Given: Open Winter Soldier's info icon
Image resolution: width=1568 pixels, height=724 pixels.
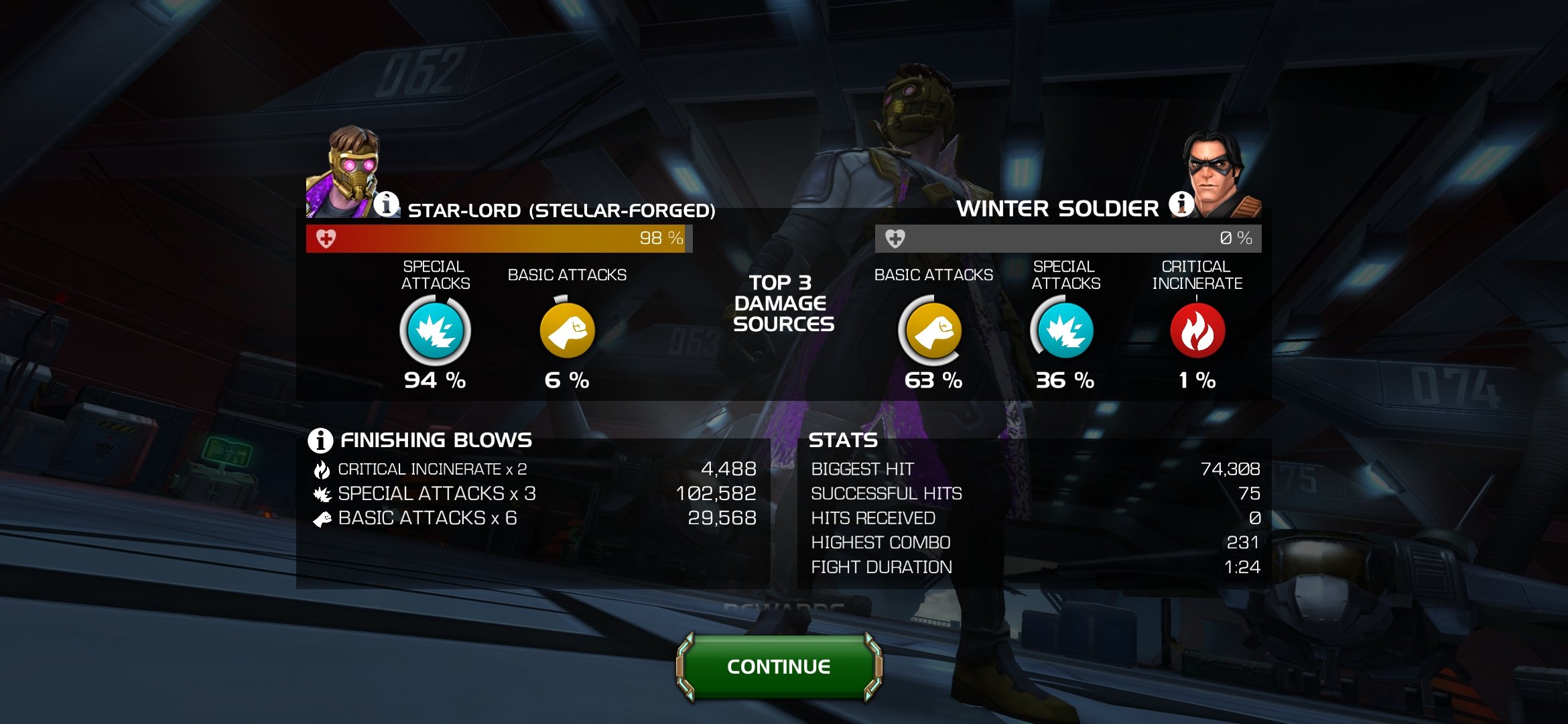Looking at the screenshot, I should [x=1181, y=203].
